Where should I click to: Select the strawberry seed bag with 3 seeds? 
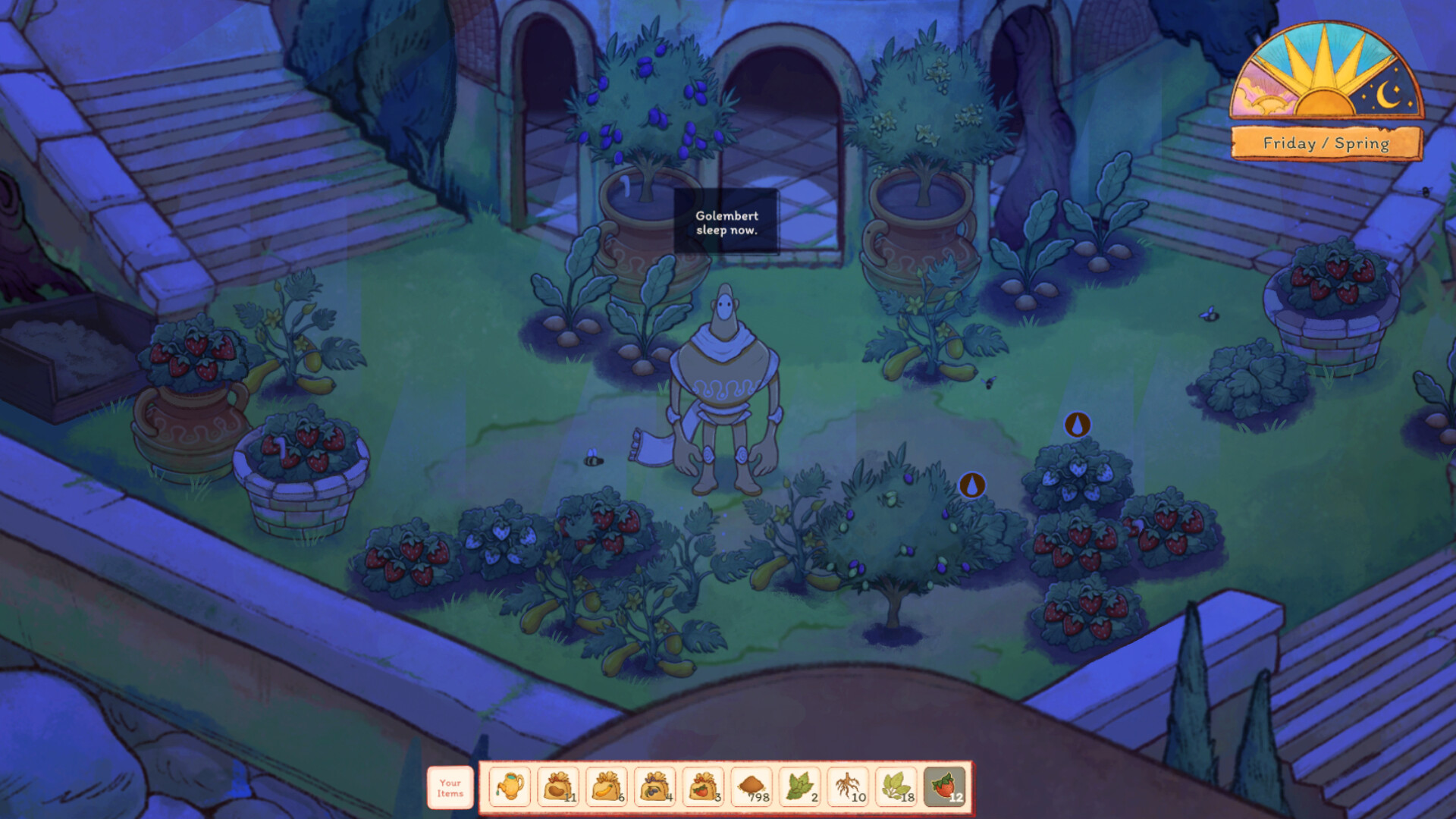coord(702,786)
